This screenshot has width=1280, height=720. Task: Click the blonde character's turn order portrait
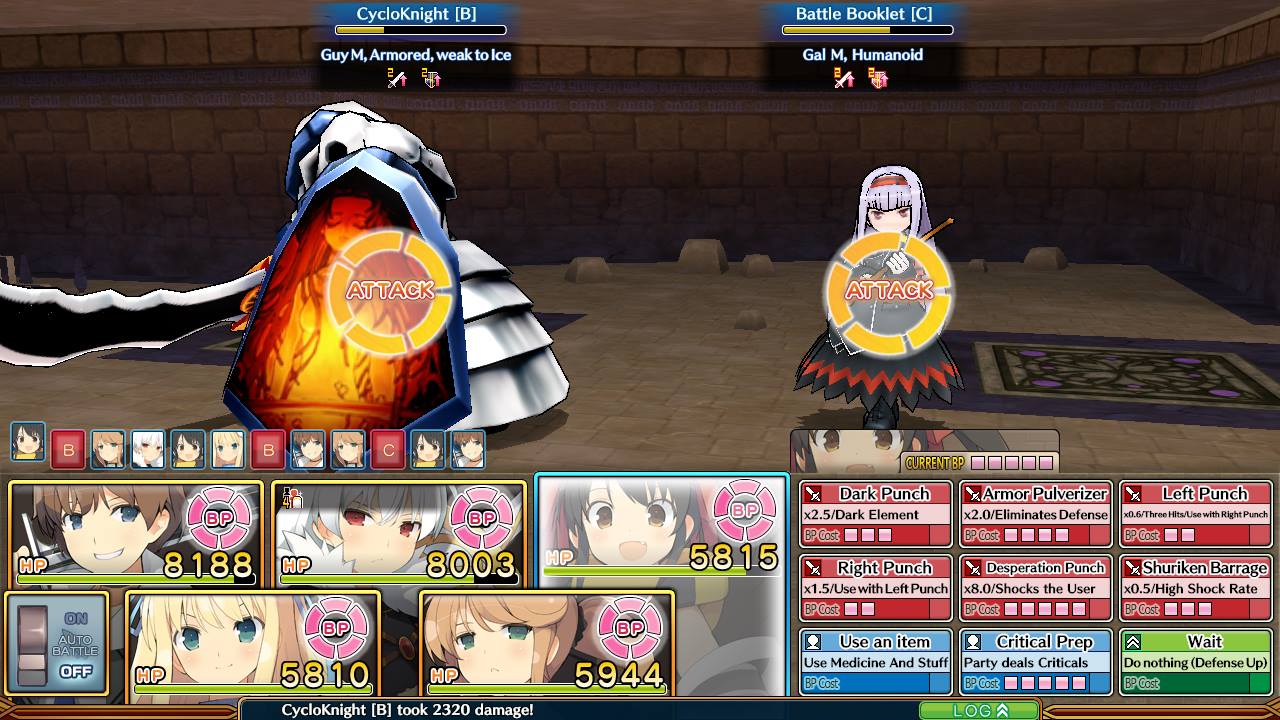pyautogui.click(x=227, y=450)
